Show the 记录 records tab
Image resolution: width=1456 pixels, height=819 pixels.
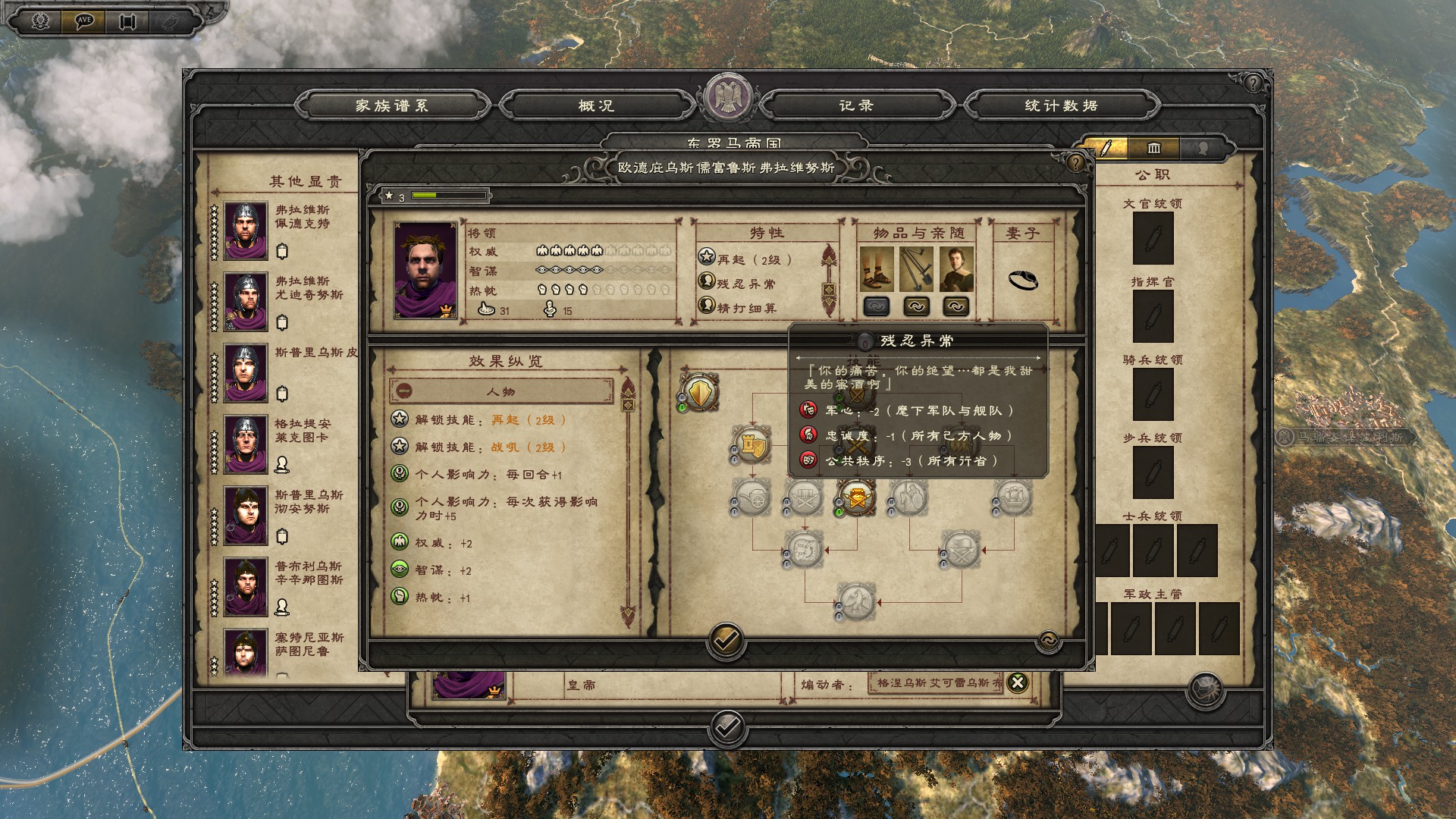click(856, 106)
